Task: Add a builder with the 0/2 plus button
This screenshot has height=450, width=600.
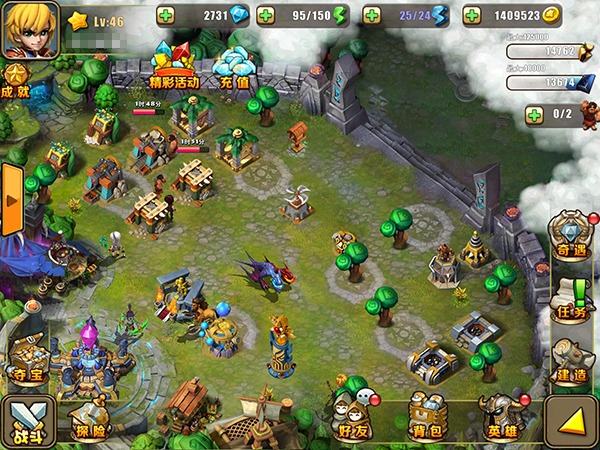Action: 535,115
